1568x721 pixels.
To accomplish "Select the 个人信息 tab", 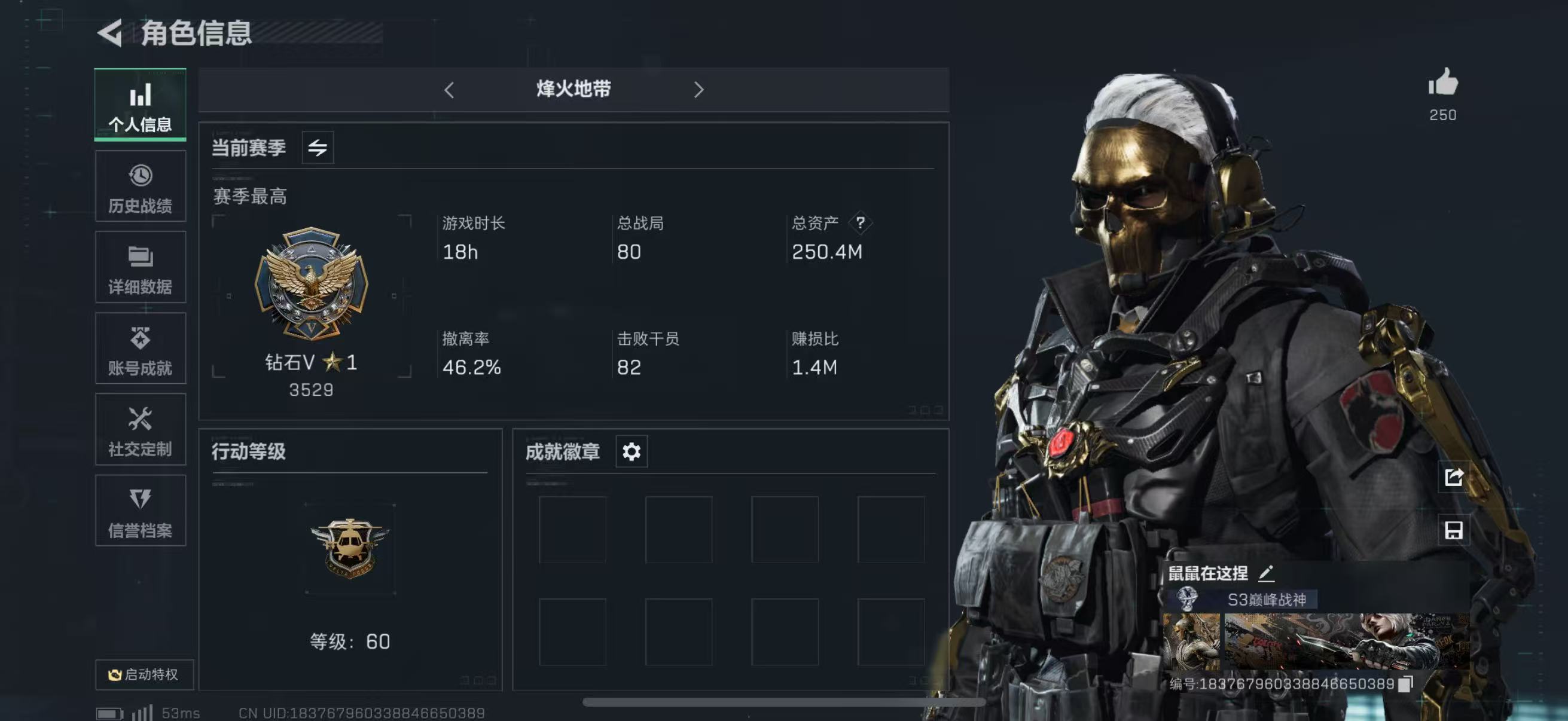I will pos(140,105).
